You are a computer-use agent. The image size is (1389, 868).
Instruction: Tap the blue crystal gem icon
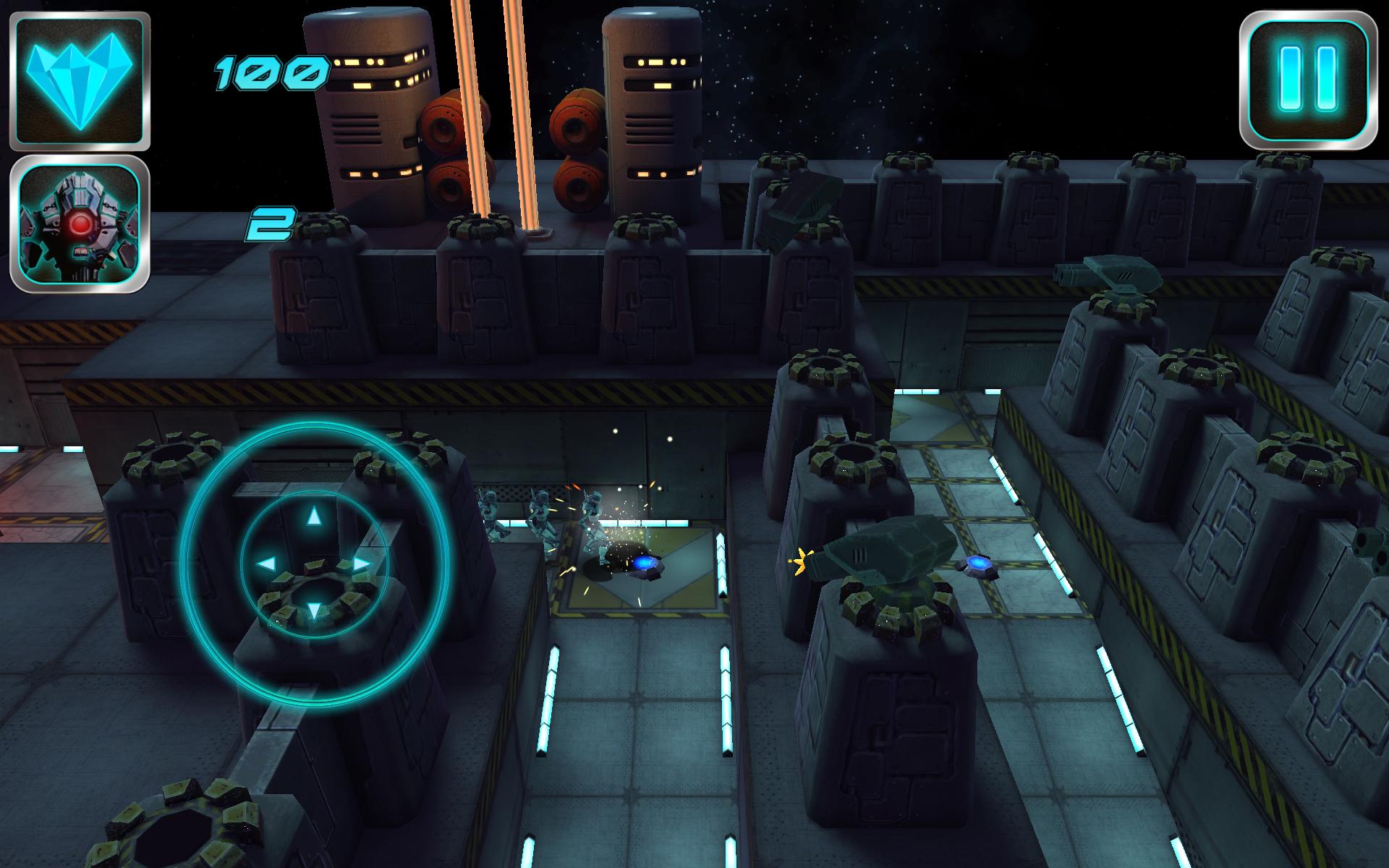click(x=80, y=79)
